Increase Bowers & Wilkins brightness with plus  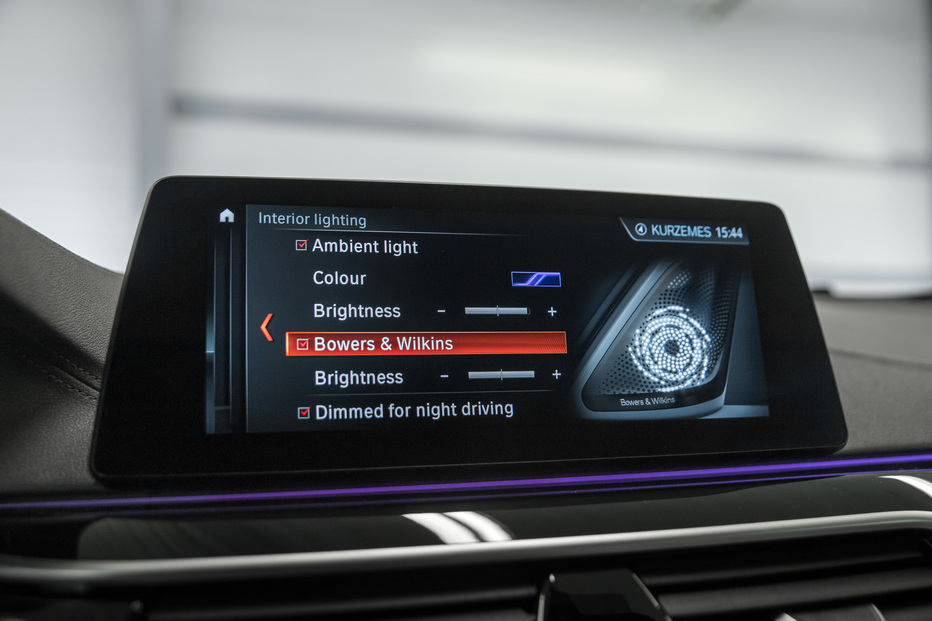(556, 375)
